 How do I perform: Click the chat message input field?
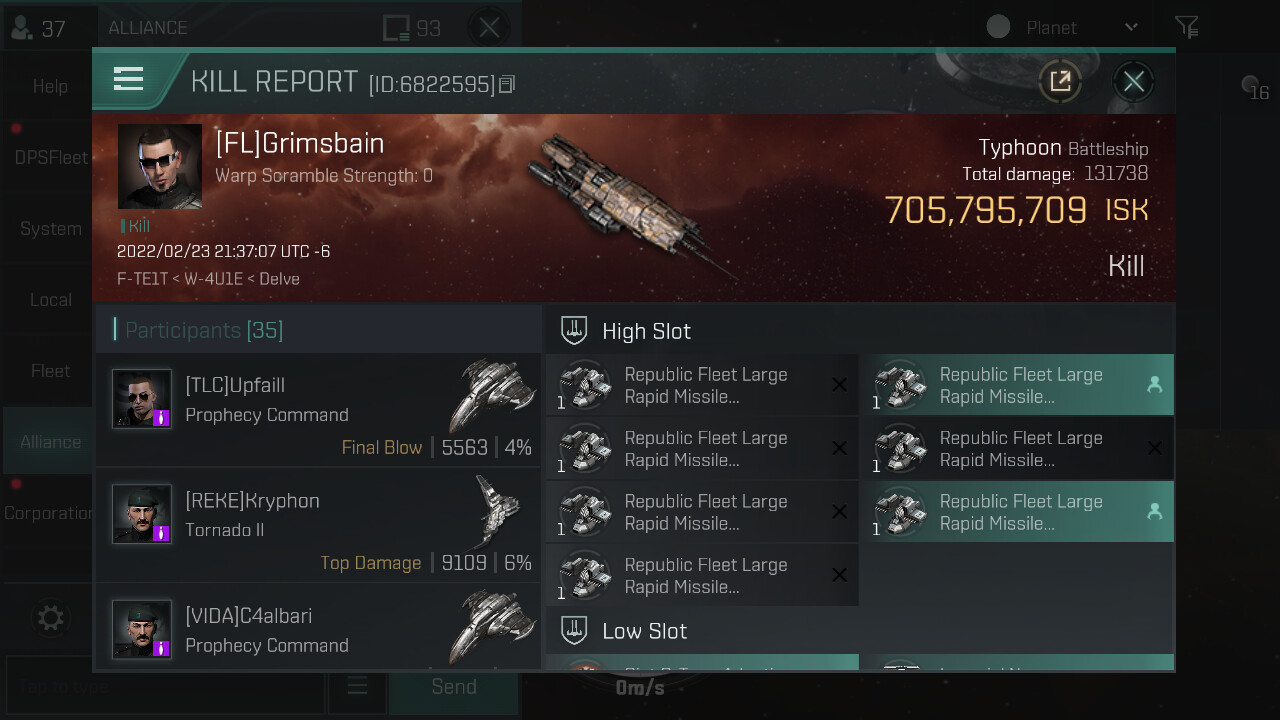point(165,687)
